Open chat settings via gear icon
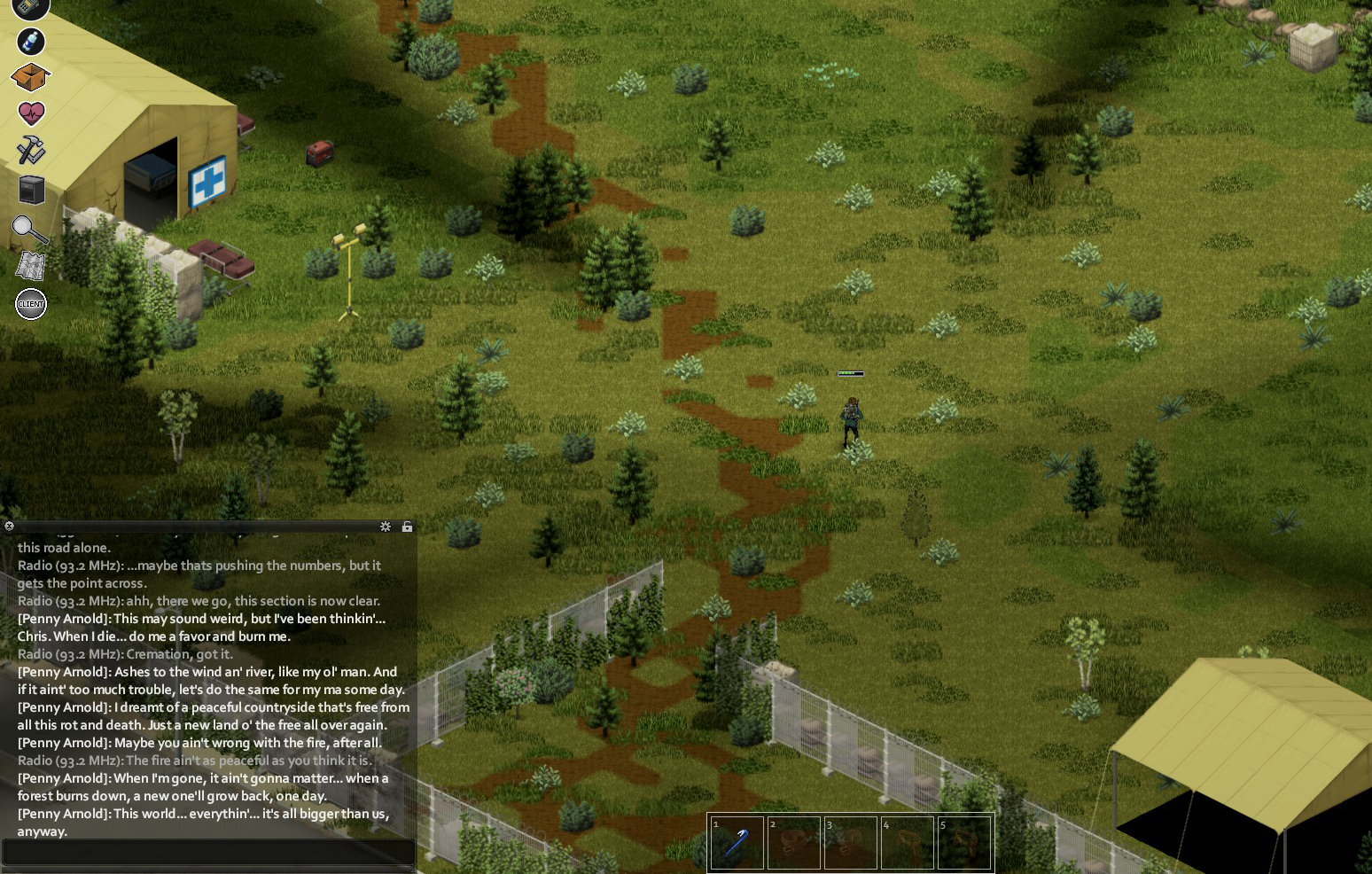The image size is (1372, 874). [386, 527]
